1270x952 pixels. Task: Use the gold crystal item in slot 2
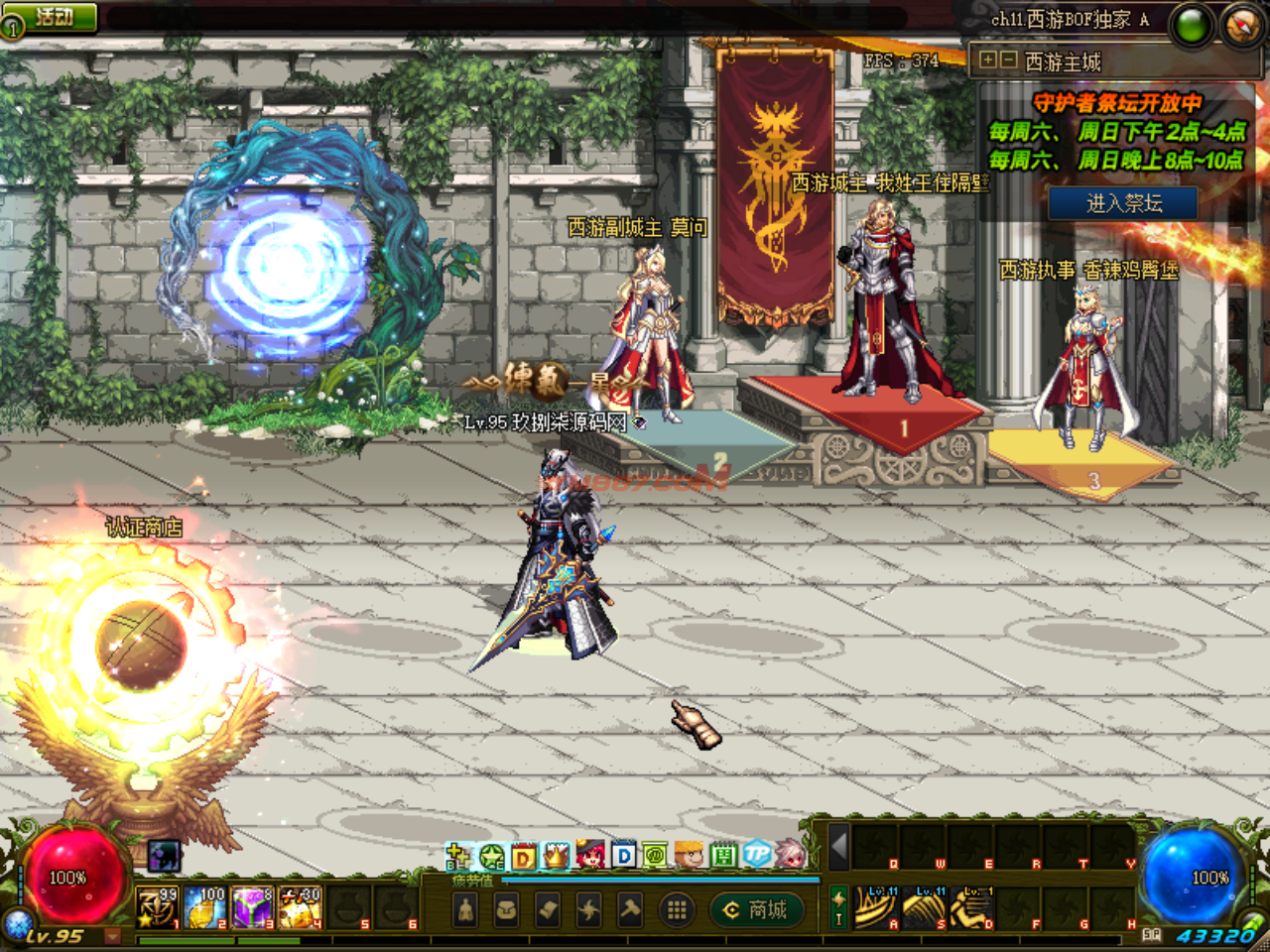pos(205,907)
